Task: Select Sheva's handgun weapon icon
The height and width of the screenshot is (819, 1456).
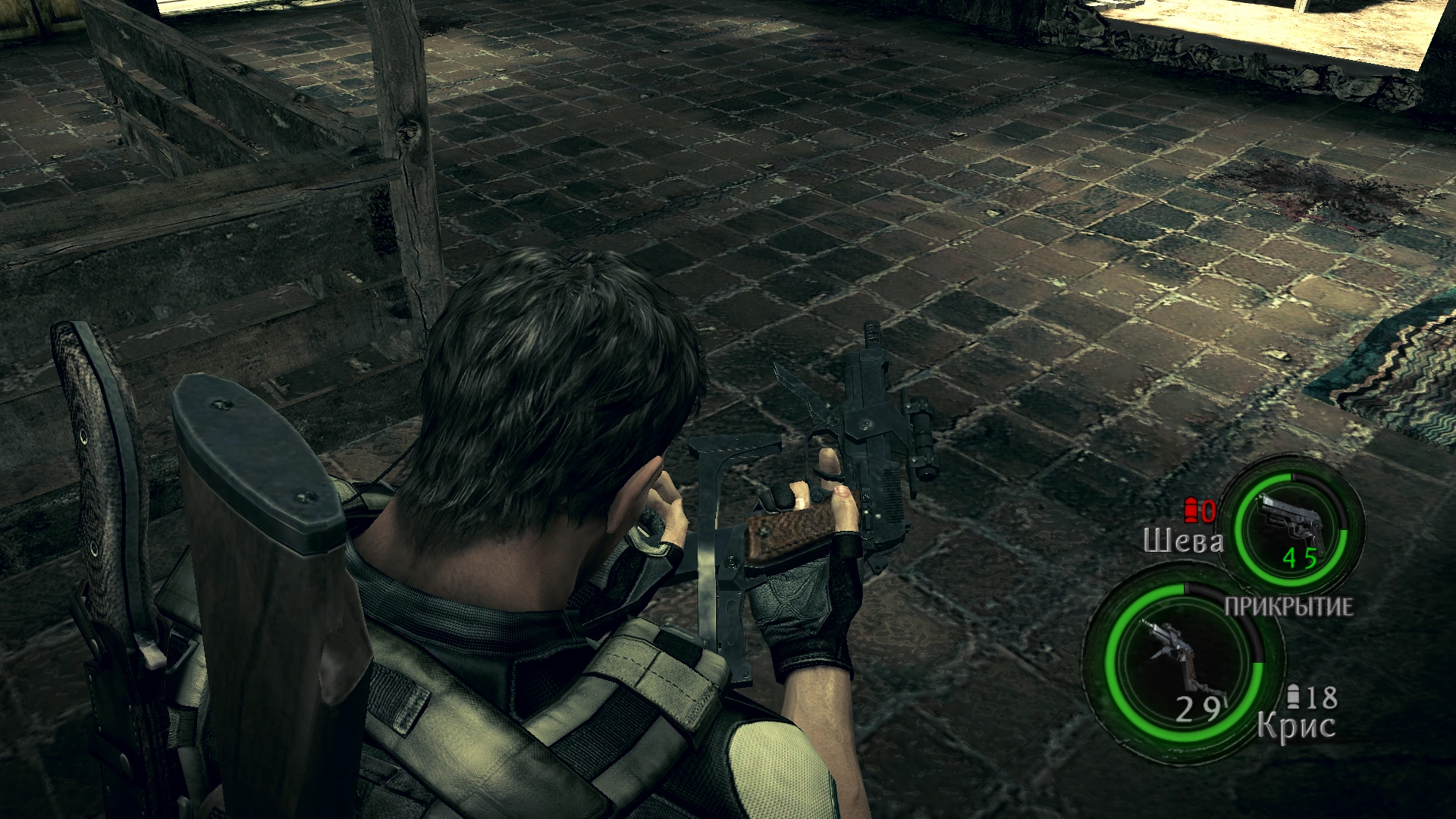Action: 1289,521
